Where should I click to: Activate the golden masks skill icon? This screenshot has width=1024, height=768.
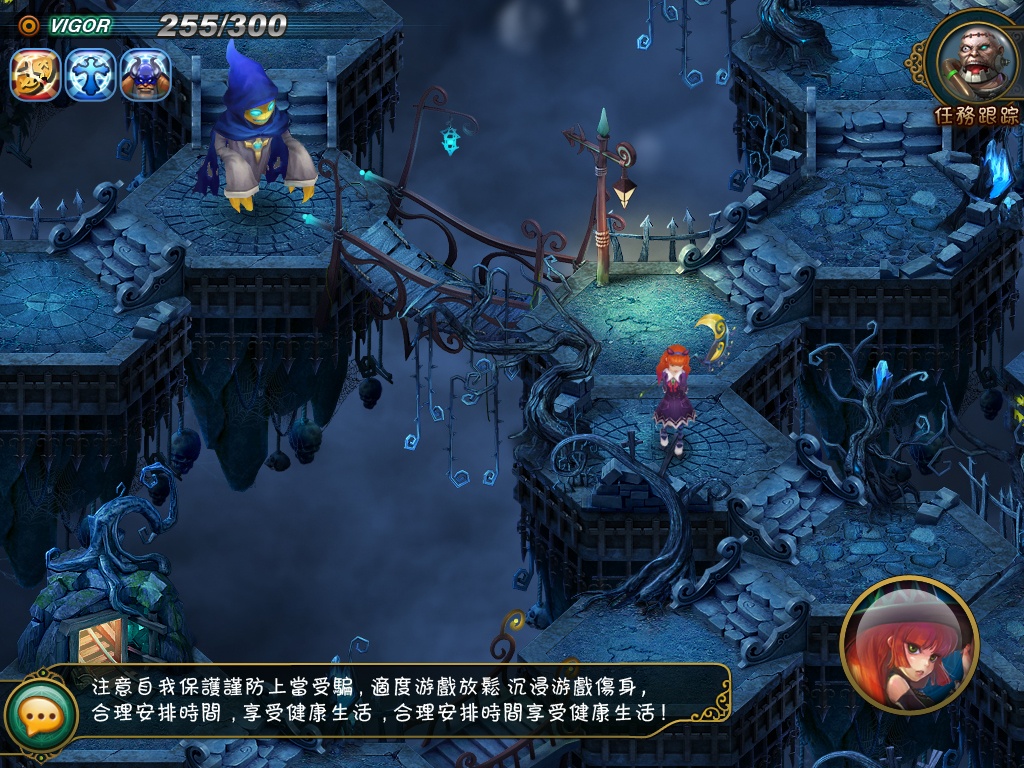(36, 75)
